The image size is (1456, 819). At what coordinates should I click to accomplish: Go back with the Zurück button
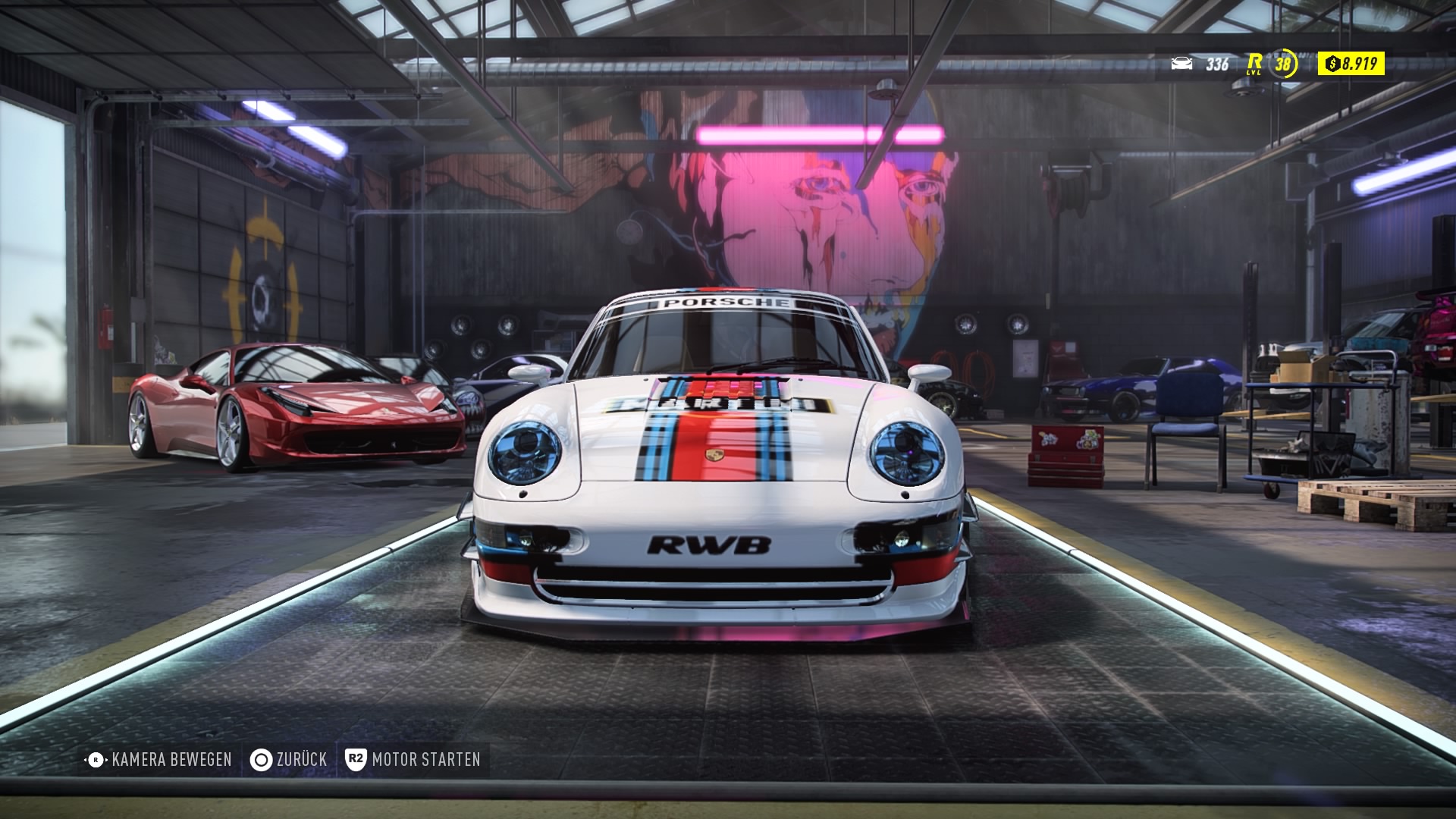289,759
